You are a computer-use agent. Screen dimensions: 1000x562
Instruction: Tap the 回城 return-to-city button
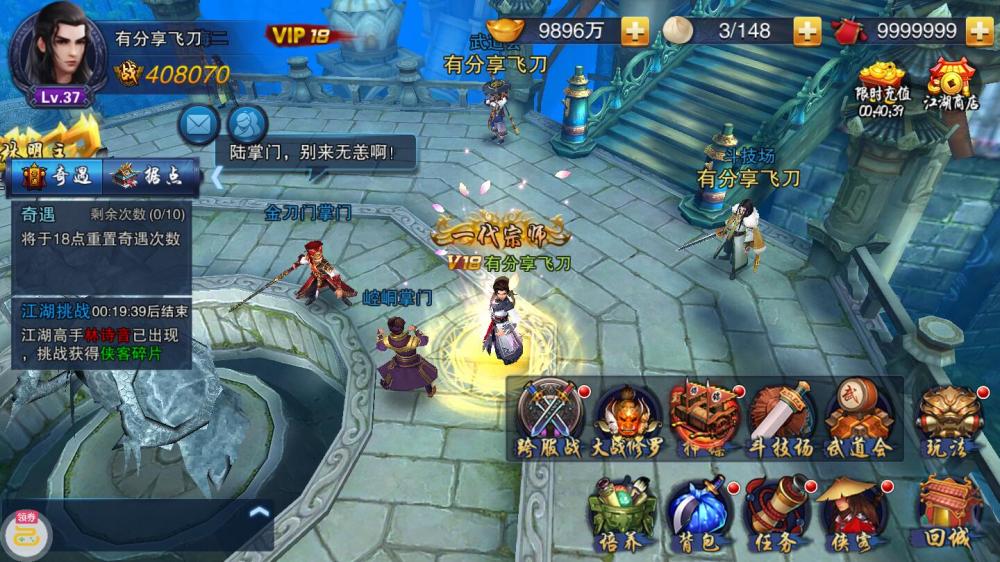coord(947,512)
